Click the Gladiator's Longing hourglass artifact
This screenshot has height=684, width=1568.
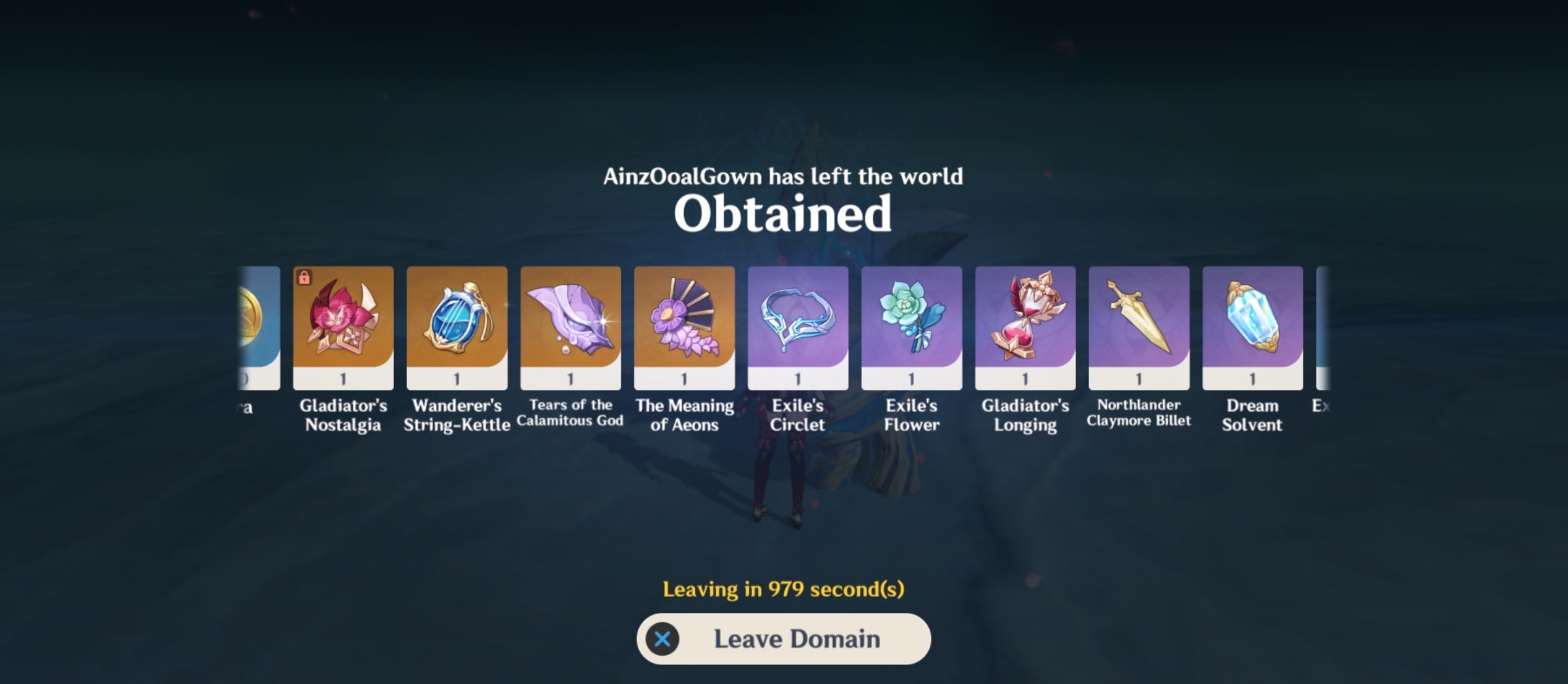click(1024, 325)
